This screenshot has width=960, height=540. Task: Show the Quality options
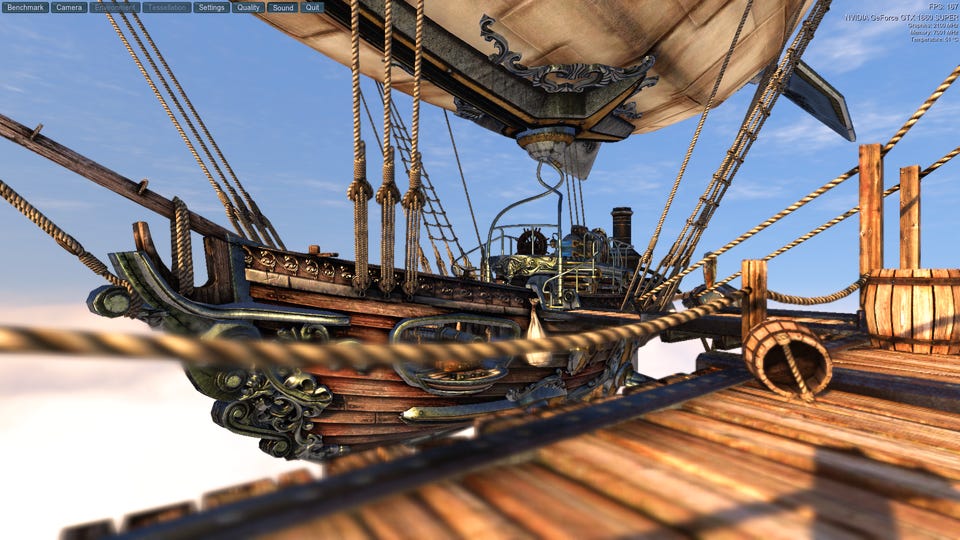coord(249,7)
